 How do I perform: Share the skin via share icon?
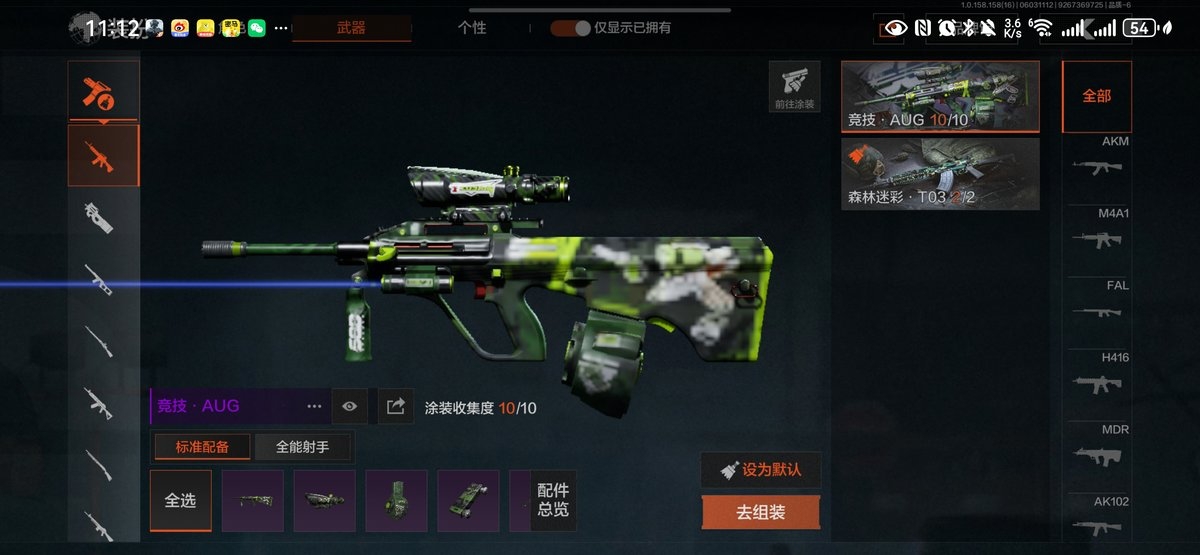(396, 406)
